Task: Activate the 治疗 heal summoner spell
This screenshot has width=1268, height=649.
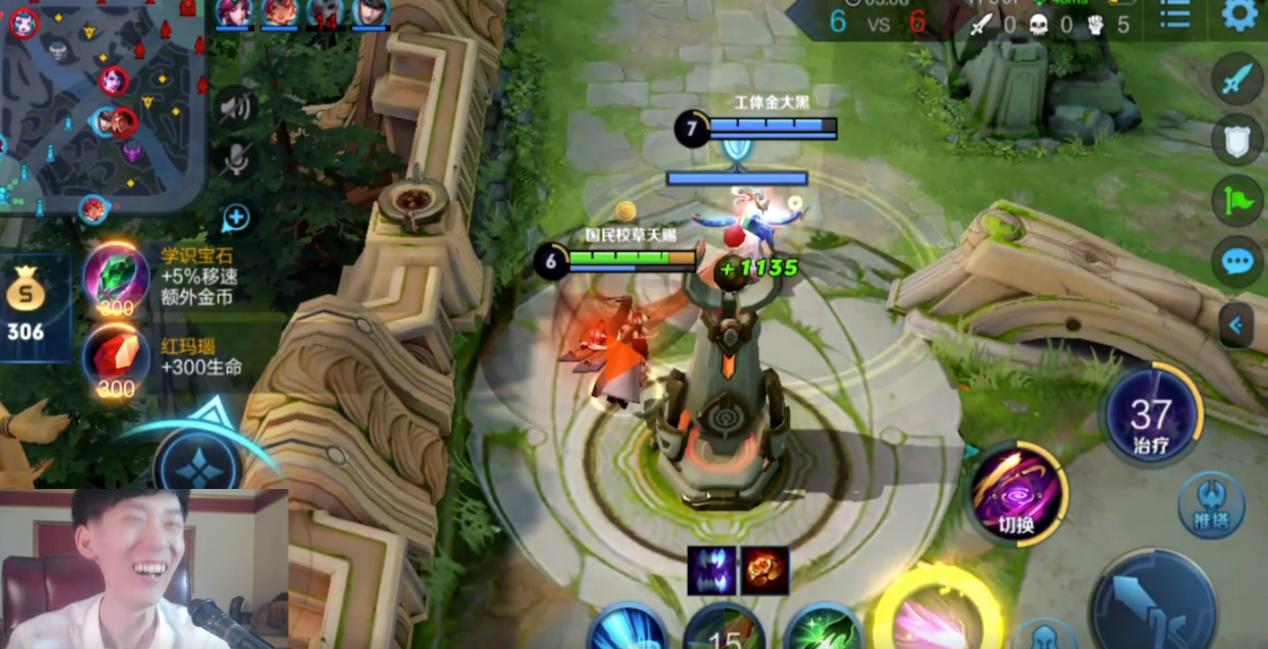Action: point(1151,416)
